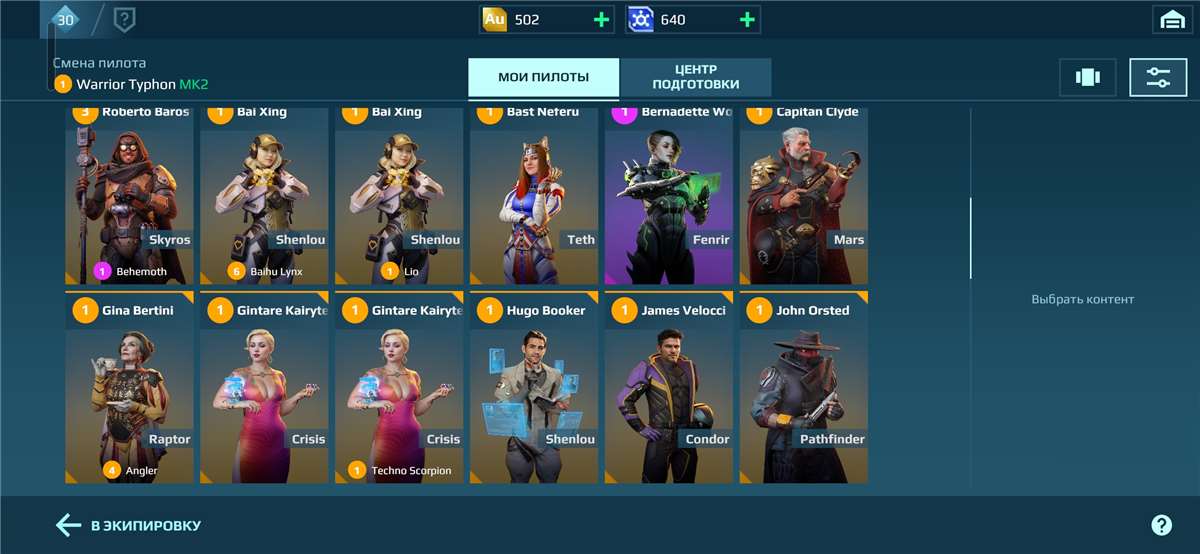Open the help question mark
This screenshot has width=1200, height=554.
coord(1161,525)
